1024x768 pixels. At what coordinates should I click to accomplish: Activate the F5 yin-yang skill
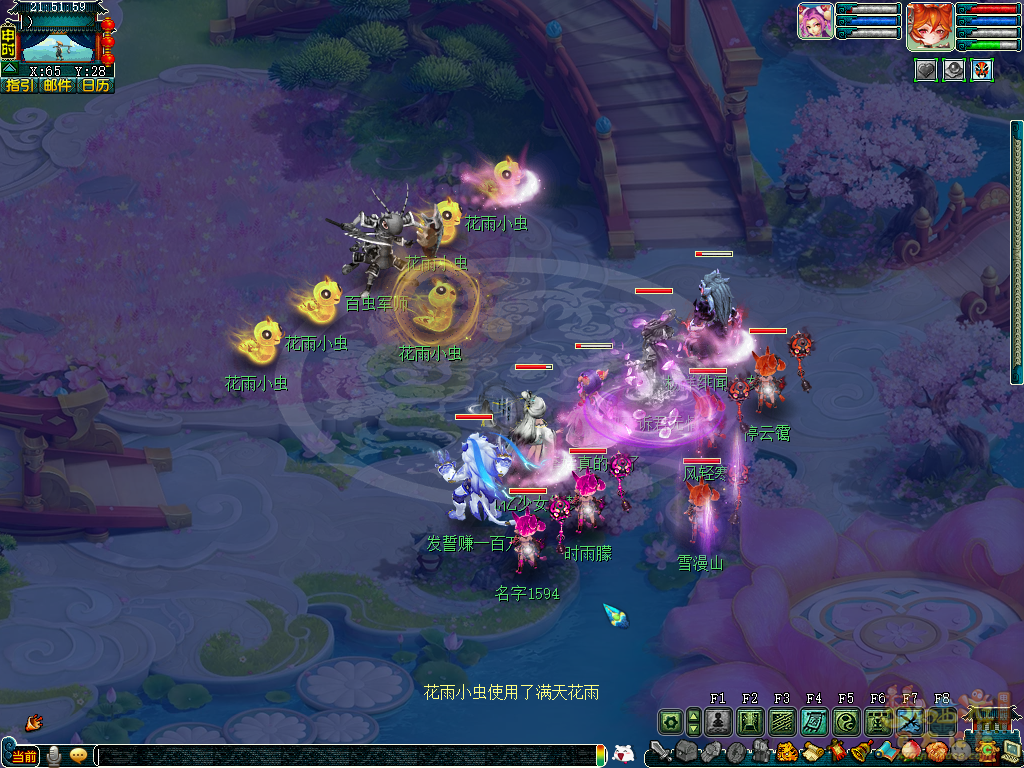846,721
